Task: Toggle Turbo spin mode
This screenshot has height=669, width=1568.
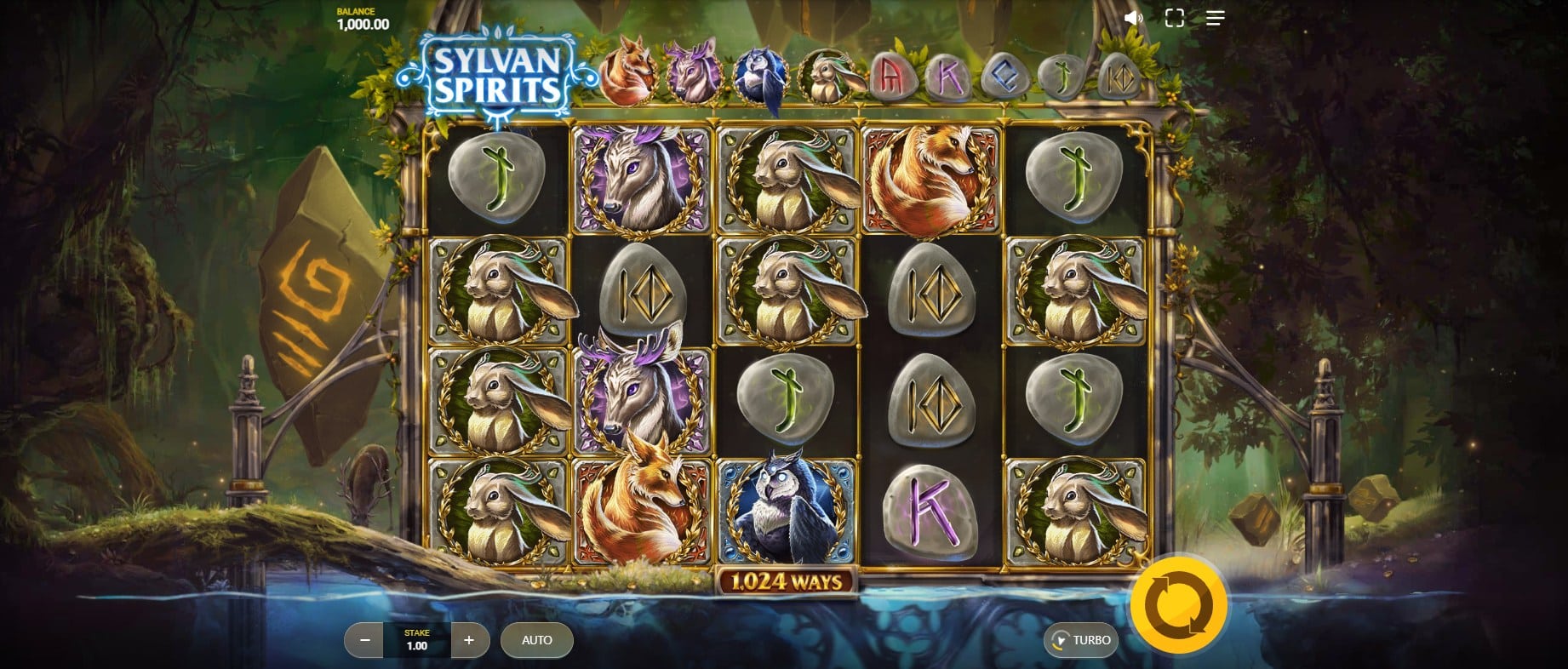Action: coord(1081,640)
